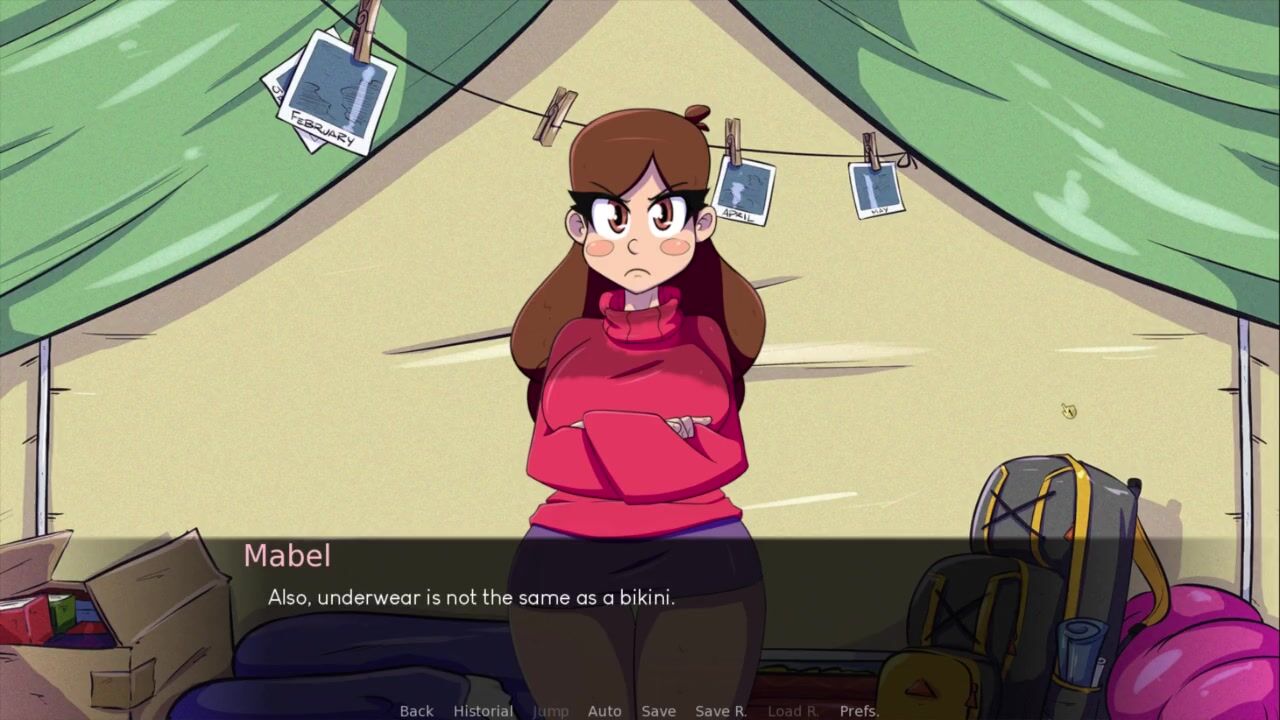This screenshot has width=1280, height=720.
Task: Open Prefs. settings
Action: [859, 711]
